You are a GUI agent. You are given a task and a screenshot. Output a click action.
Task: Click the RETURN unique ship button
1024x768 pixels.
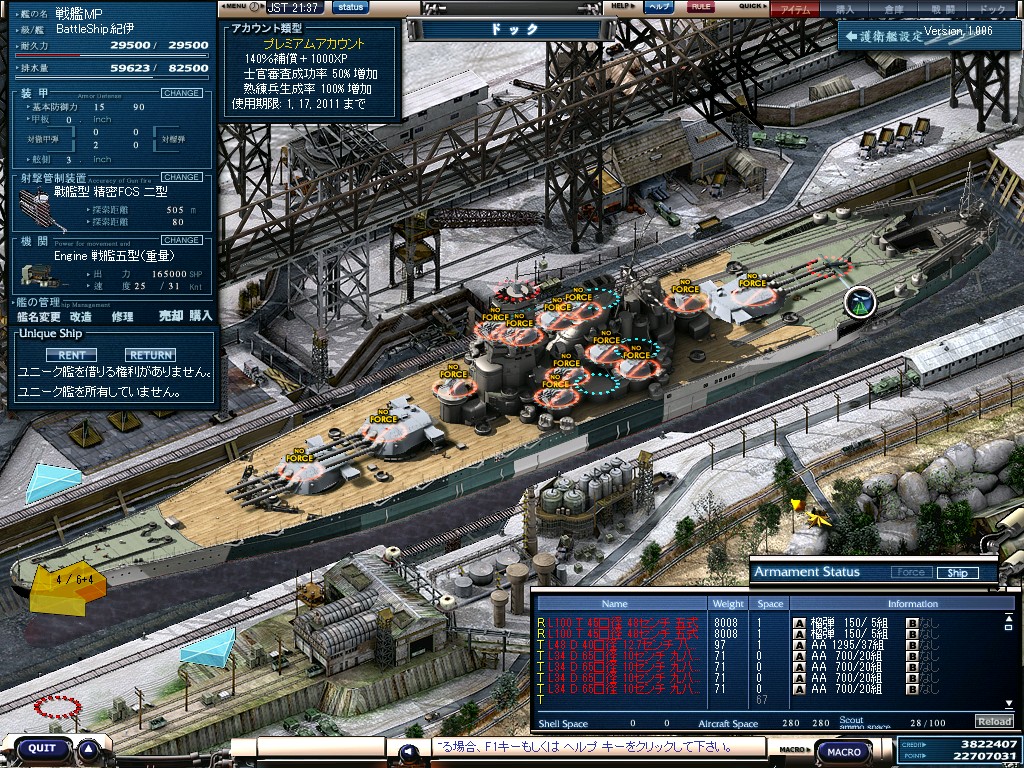150,355
